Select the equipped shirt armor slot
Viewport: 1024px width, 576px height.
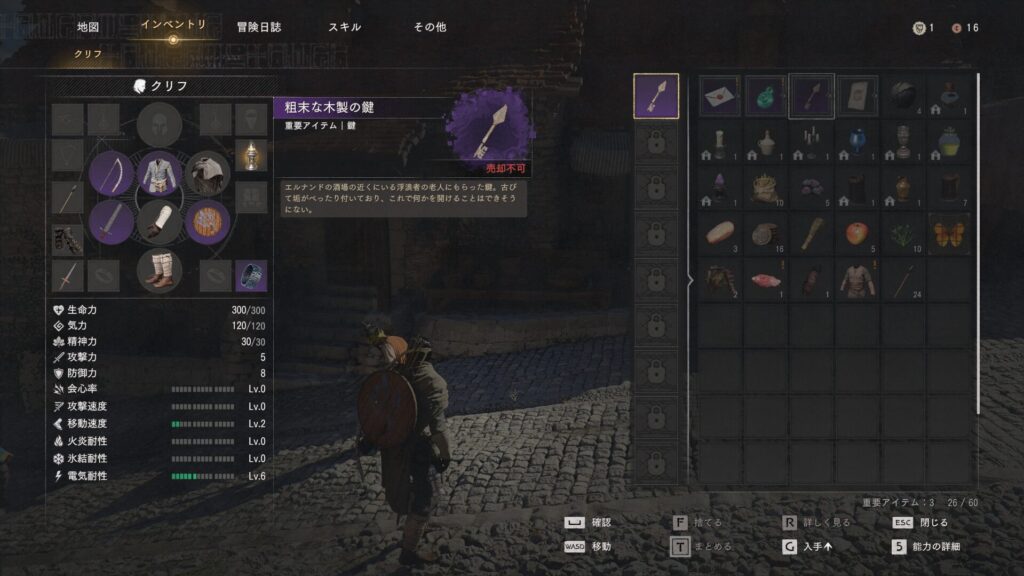pos(159,173)
